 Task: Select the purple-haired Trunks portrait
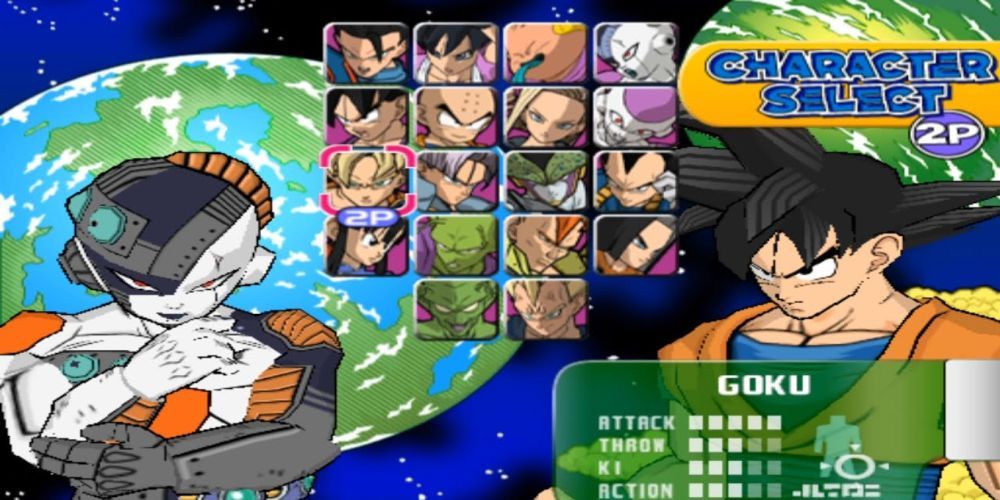(455, 181)
